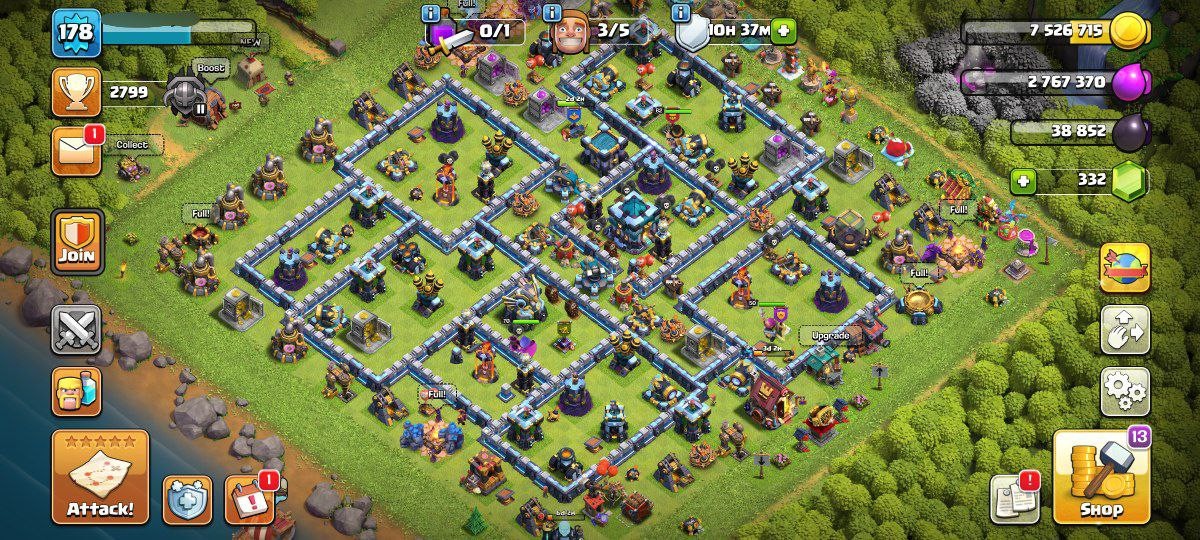Show shield info above the shield timer
Viewport: 1200px width, 540px height.
coord(682,13)
